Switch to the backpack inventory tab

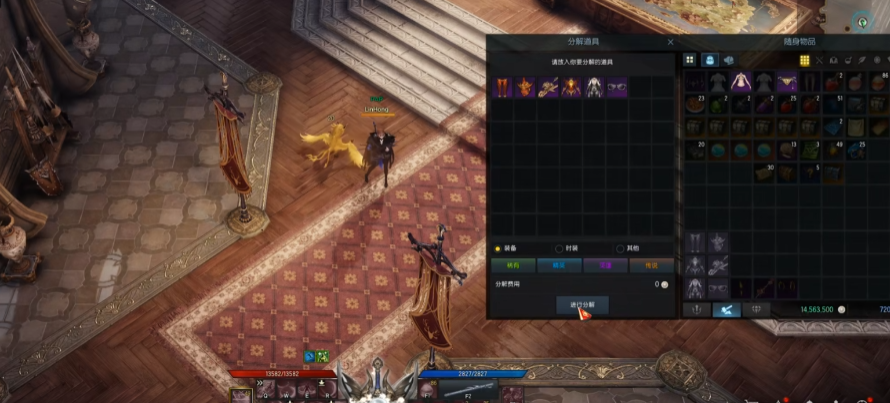[x=709, y=61]
